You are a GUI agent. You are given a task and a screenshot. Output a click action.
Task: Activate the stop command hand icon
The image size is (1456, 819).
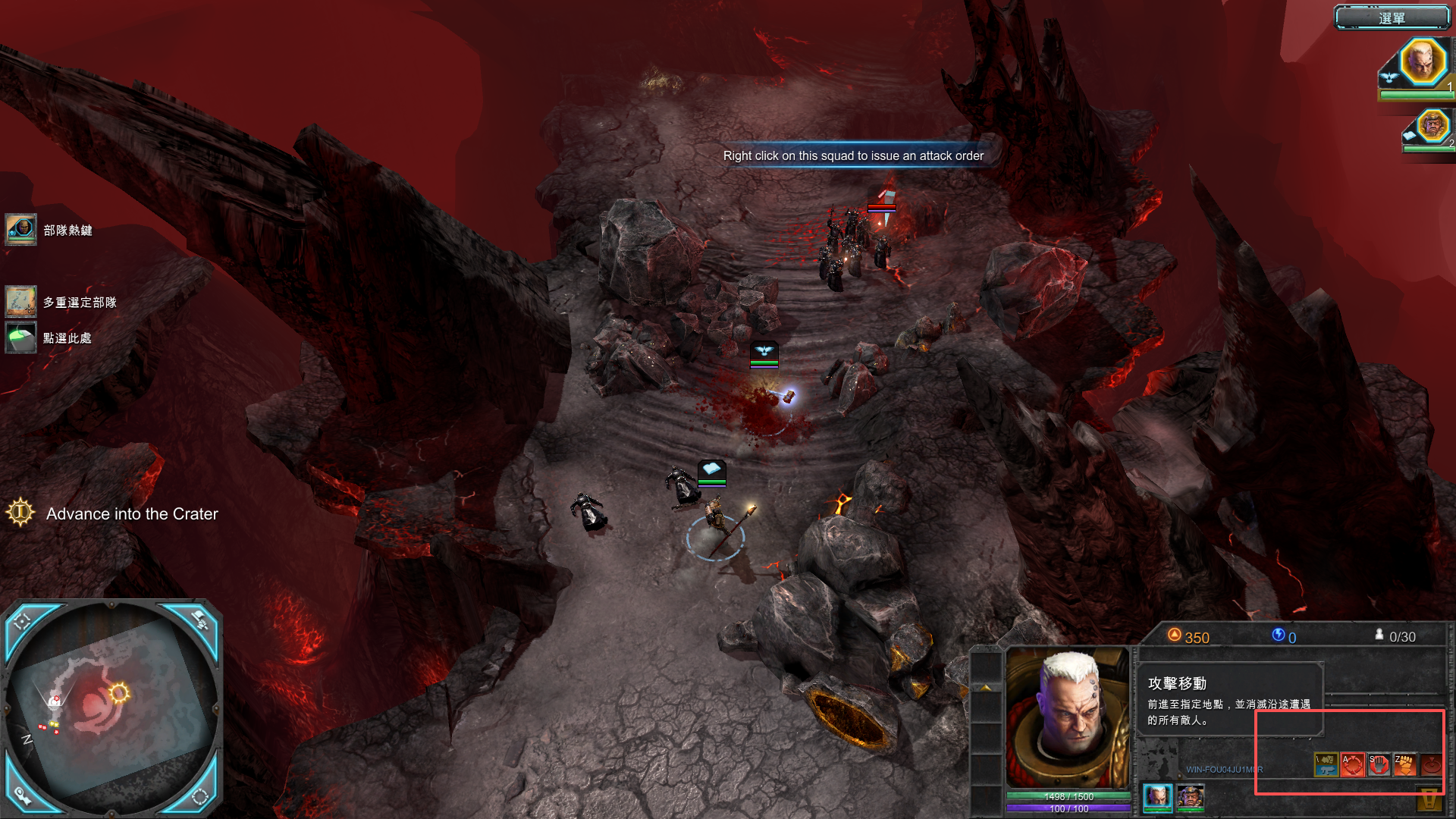click(1379, 764)
